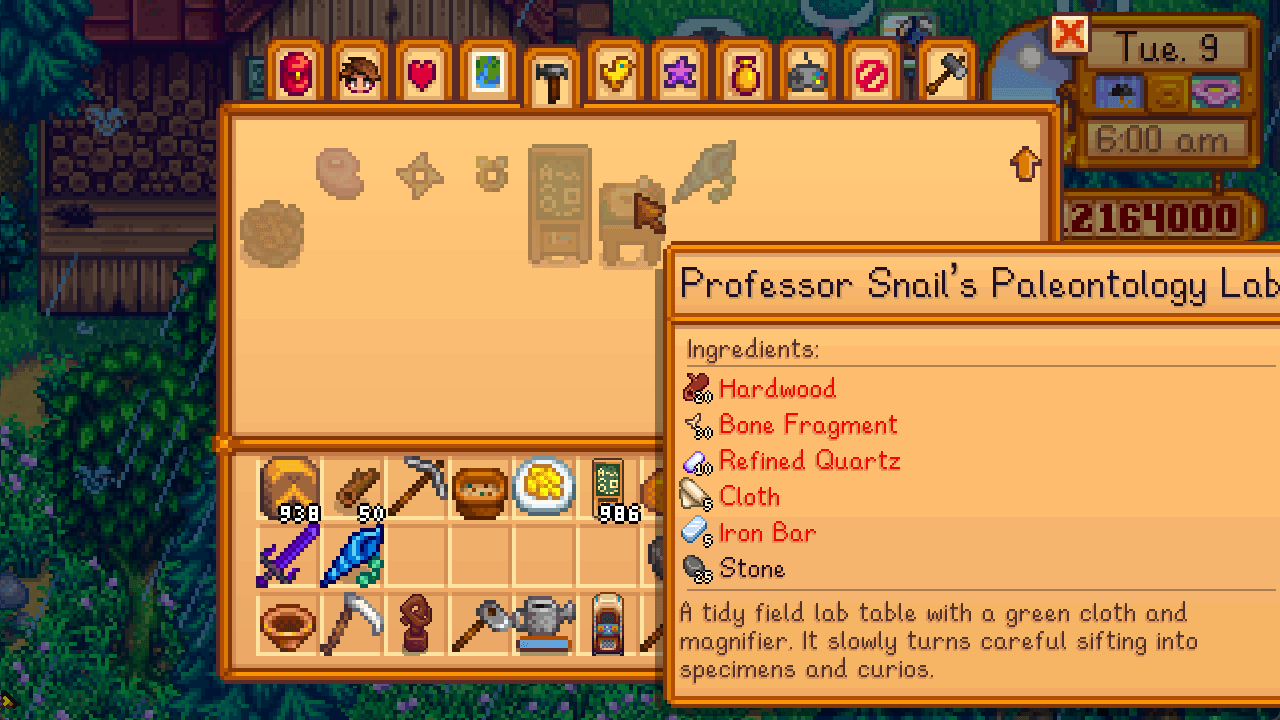The height and width of the screenshot is (720, 1280).
Task: Open the golden vase collections tab
Action: coord(744,75)
